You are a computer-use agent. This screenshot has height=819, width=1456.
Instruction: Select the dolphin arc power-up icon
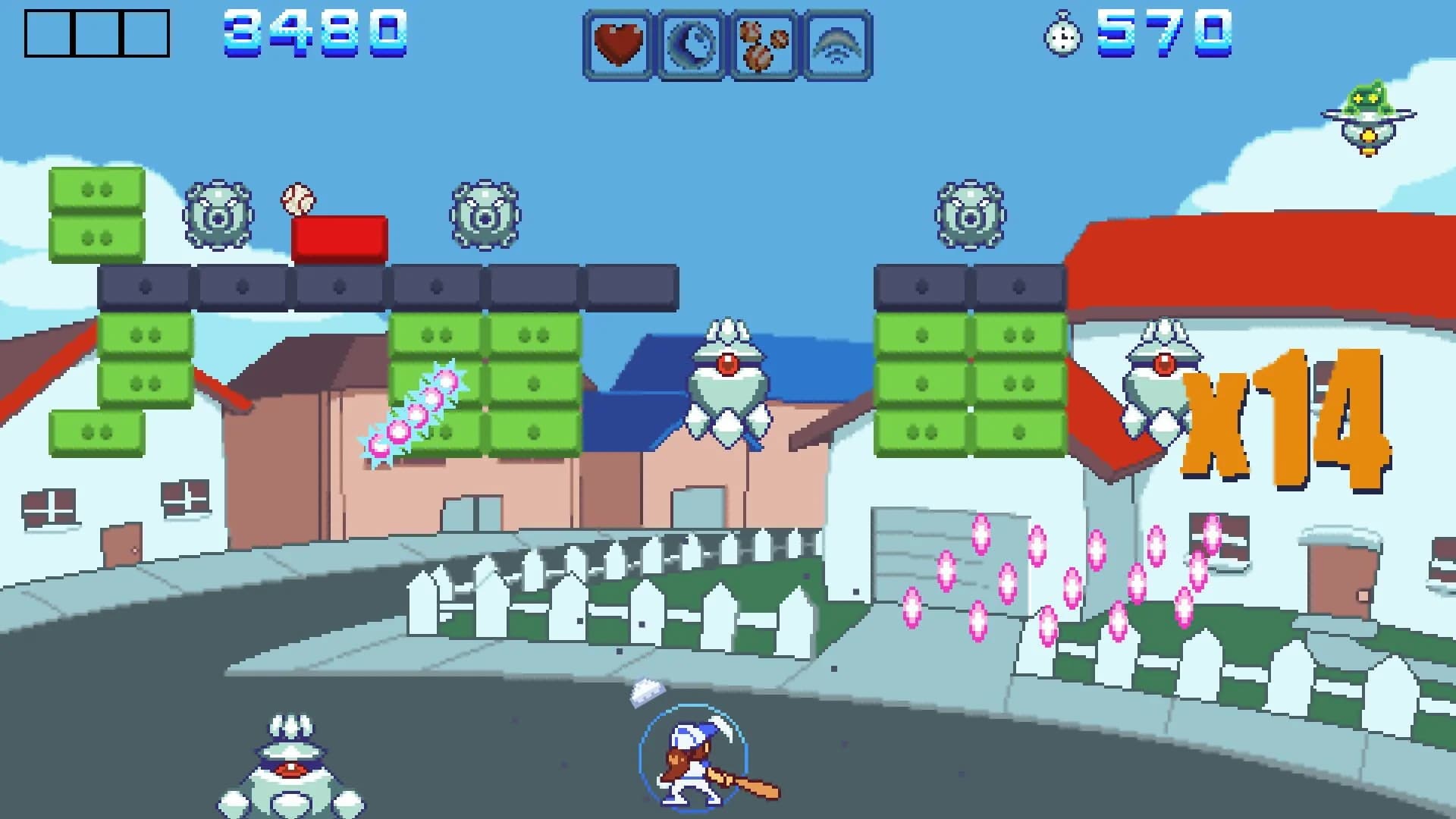837,42
